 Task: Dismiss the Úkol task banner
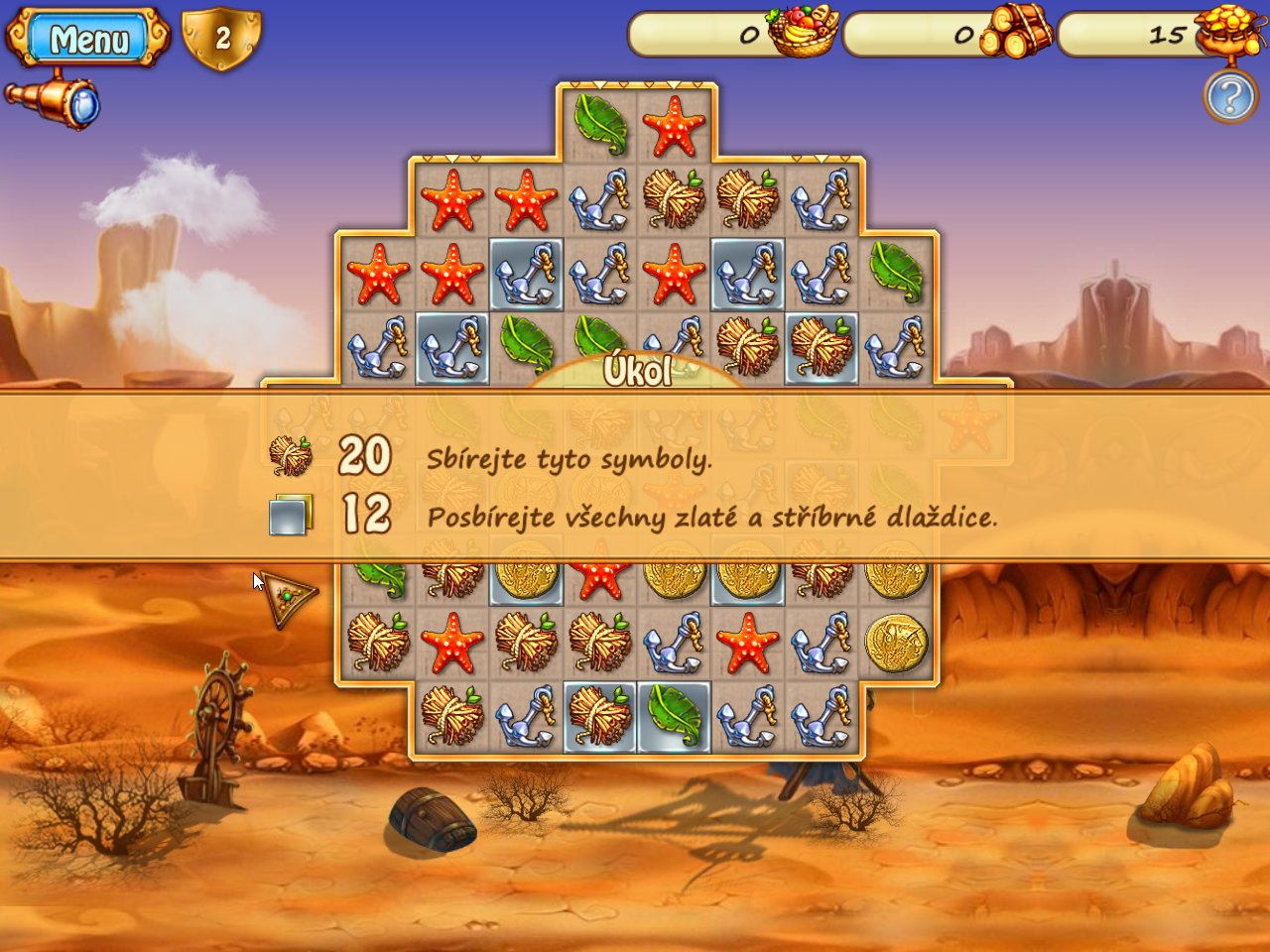[x=635, y=476]
